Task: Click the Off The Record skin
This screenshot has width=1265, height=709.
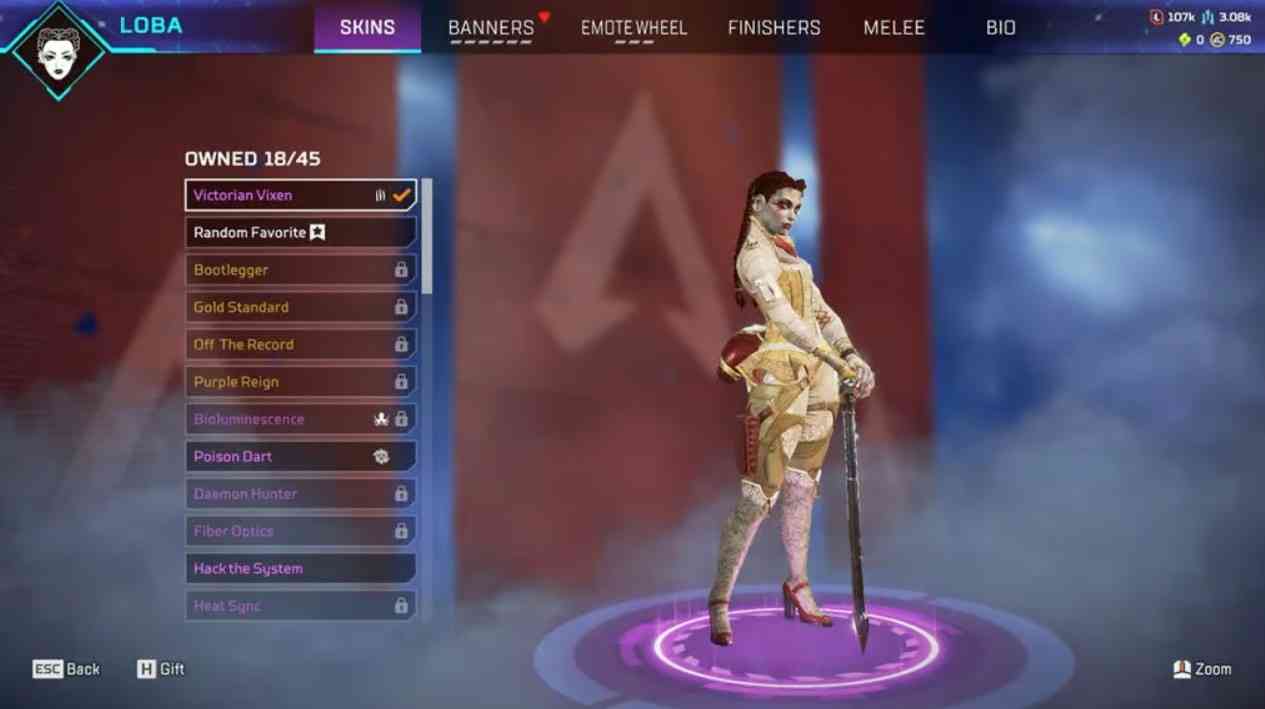Action: click(300, 344)
